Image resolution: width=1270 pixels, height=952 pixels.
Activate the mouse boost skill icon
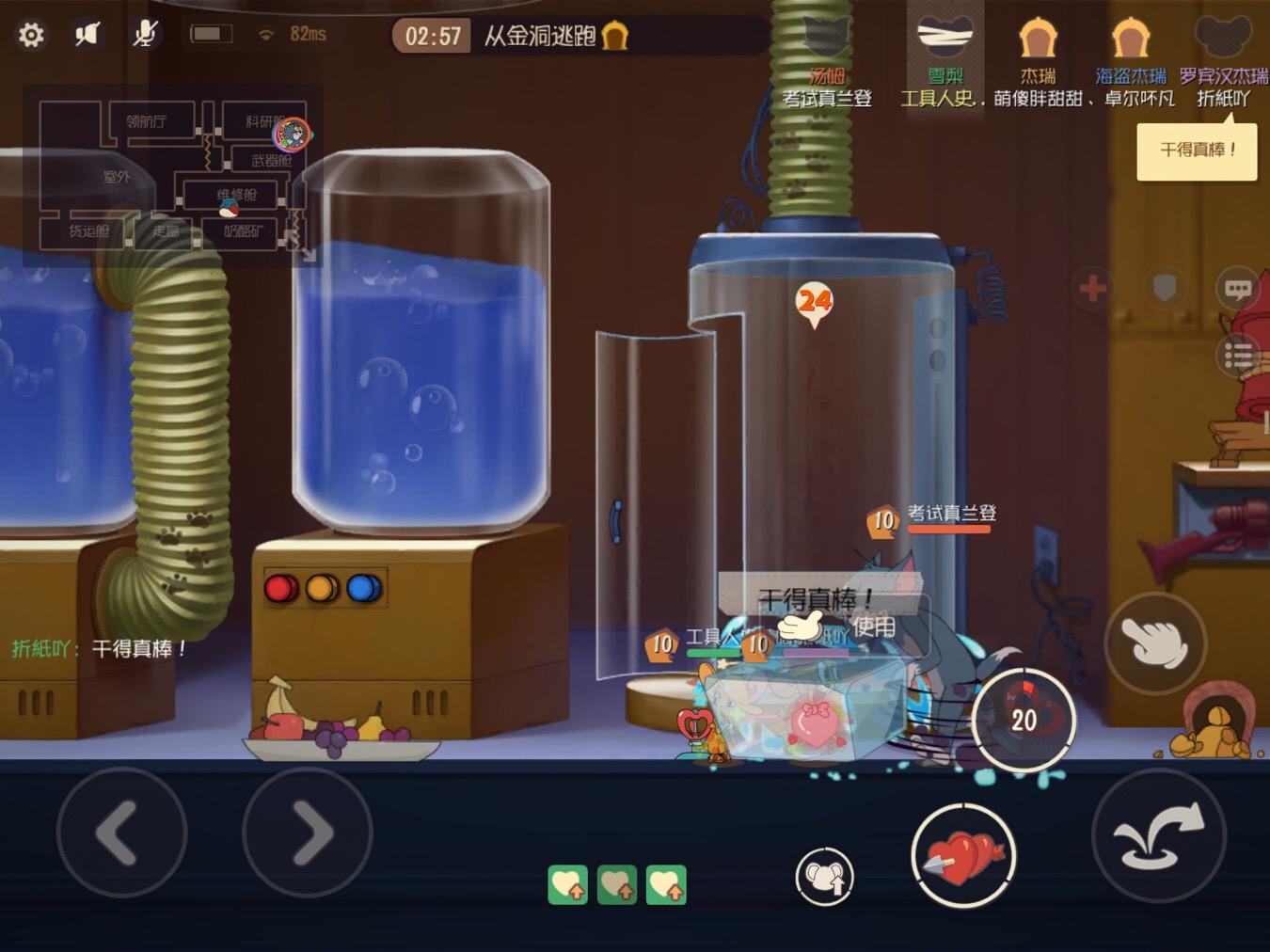point(825,876)
